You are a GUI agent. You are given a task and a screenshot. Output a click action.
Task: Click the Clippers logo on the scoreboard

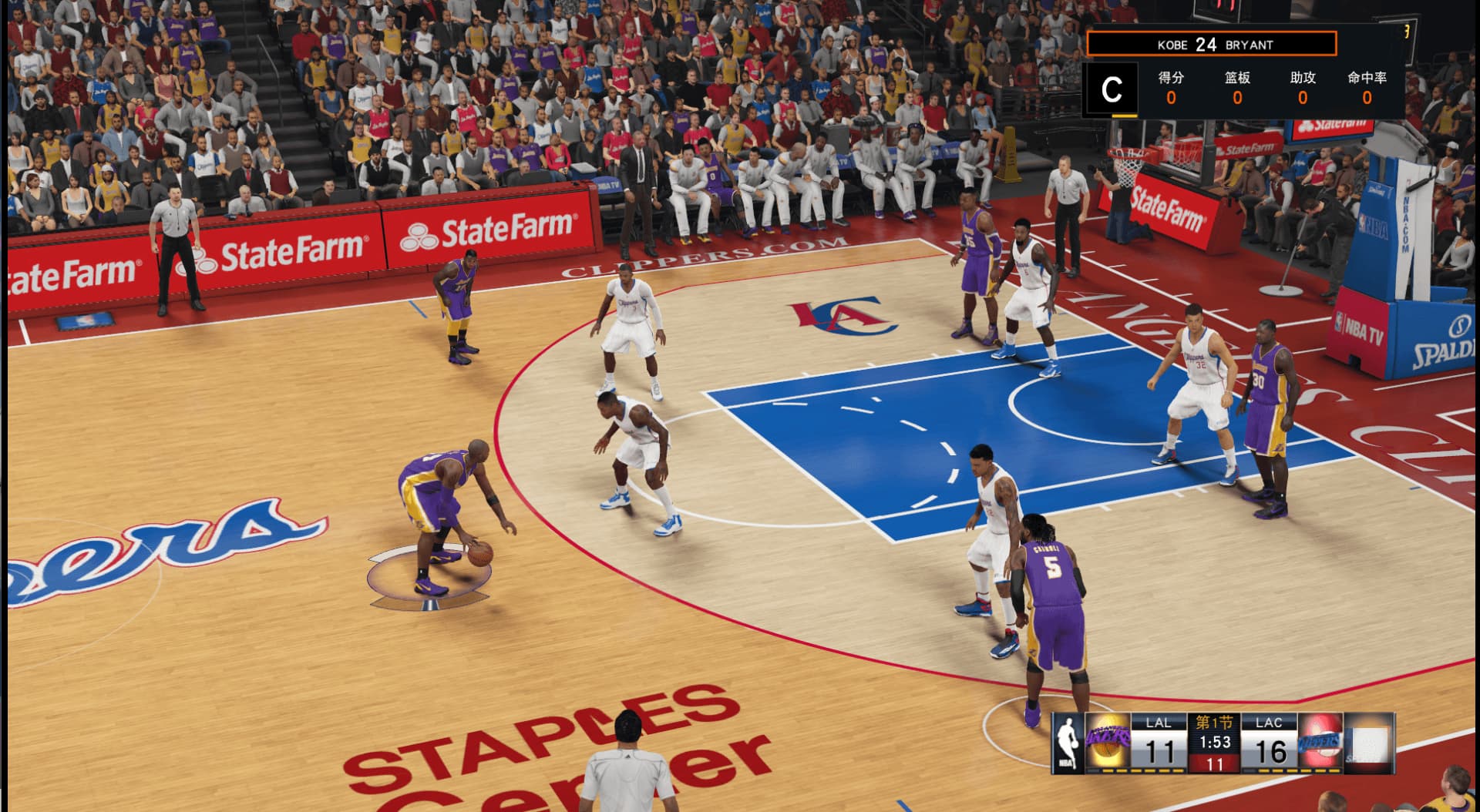[x=1320, y=742]
